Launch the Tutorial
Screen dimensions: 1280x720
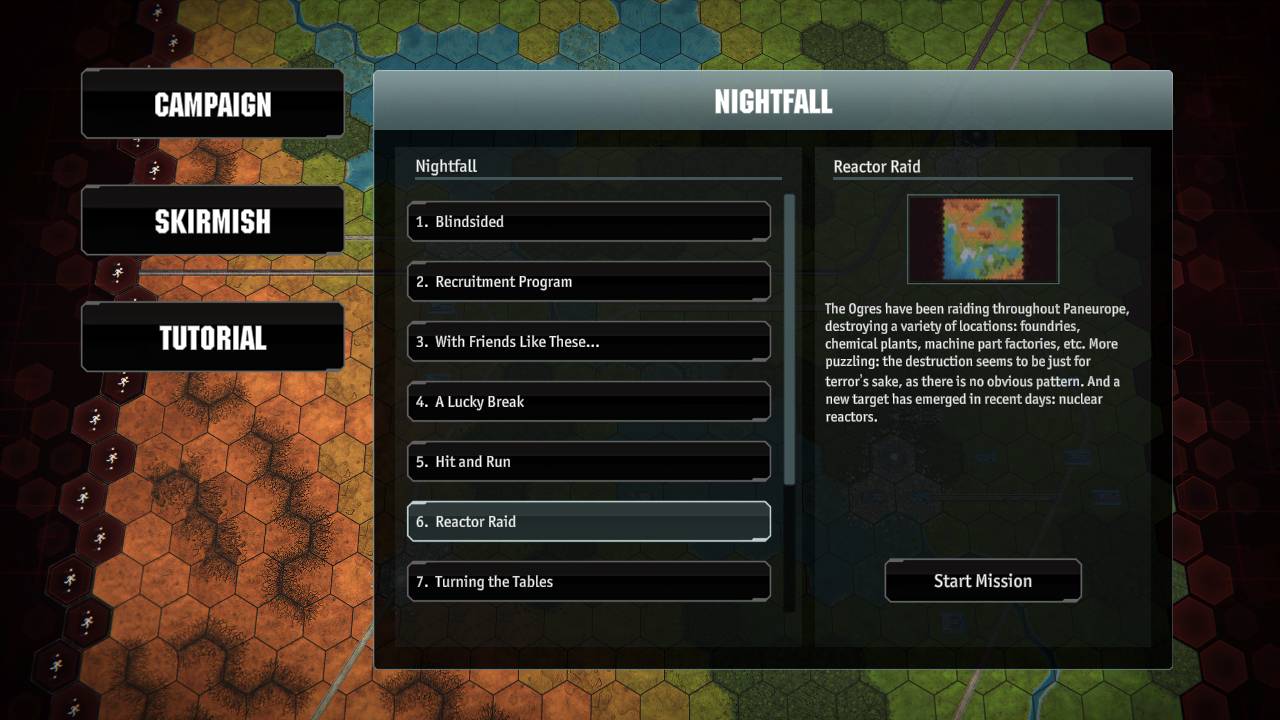point(212,338)
